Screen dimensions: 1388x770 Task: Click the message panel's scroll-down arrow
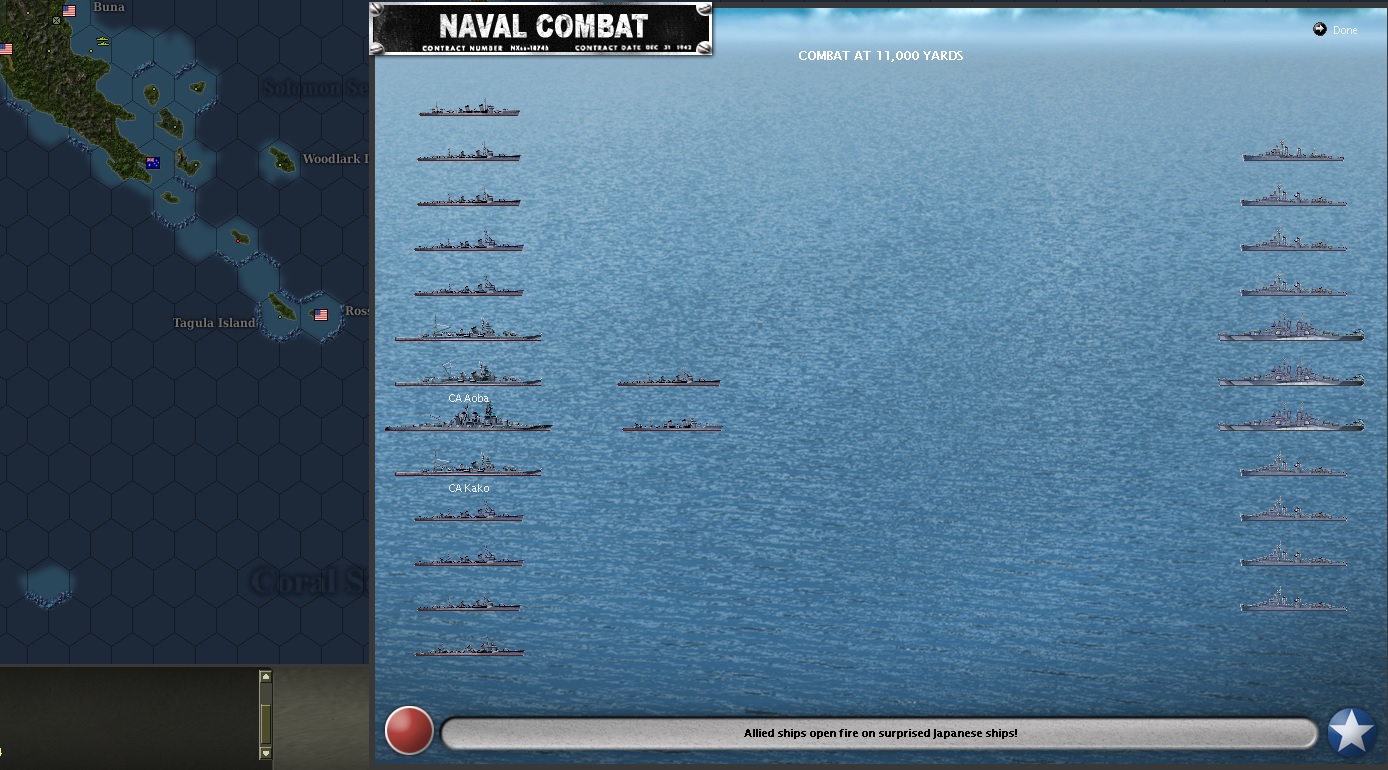pyautogui.click(x=265, y=752)
